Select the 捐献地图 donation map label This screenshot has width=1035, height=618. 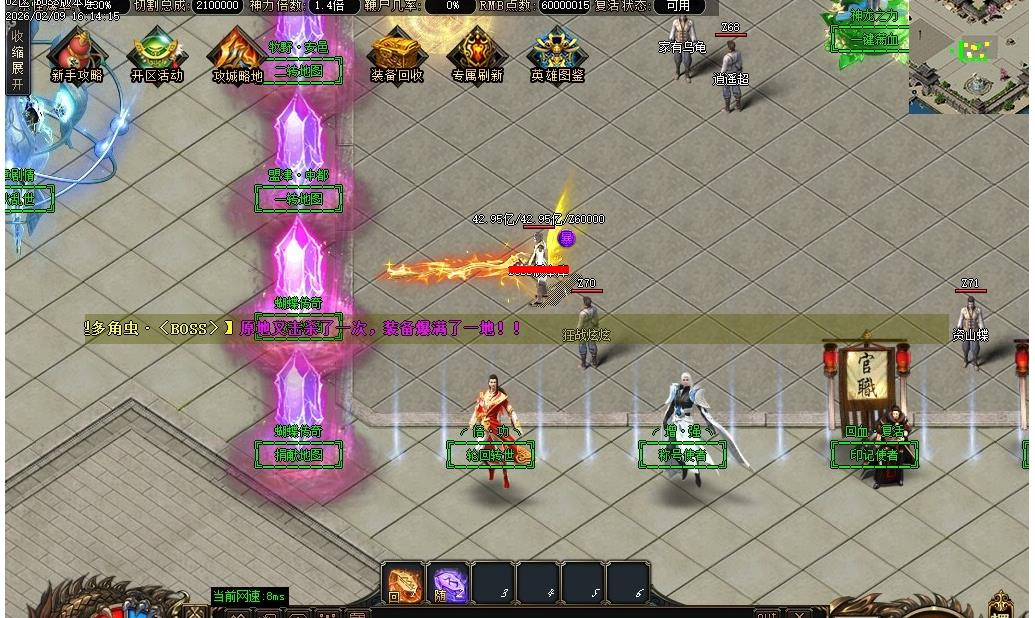point(299,455)
